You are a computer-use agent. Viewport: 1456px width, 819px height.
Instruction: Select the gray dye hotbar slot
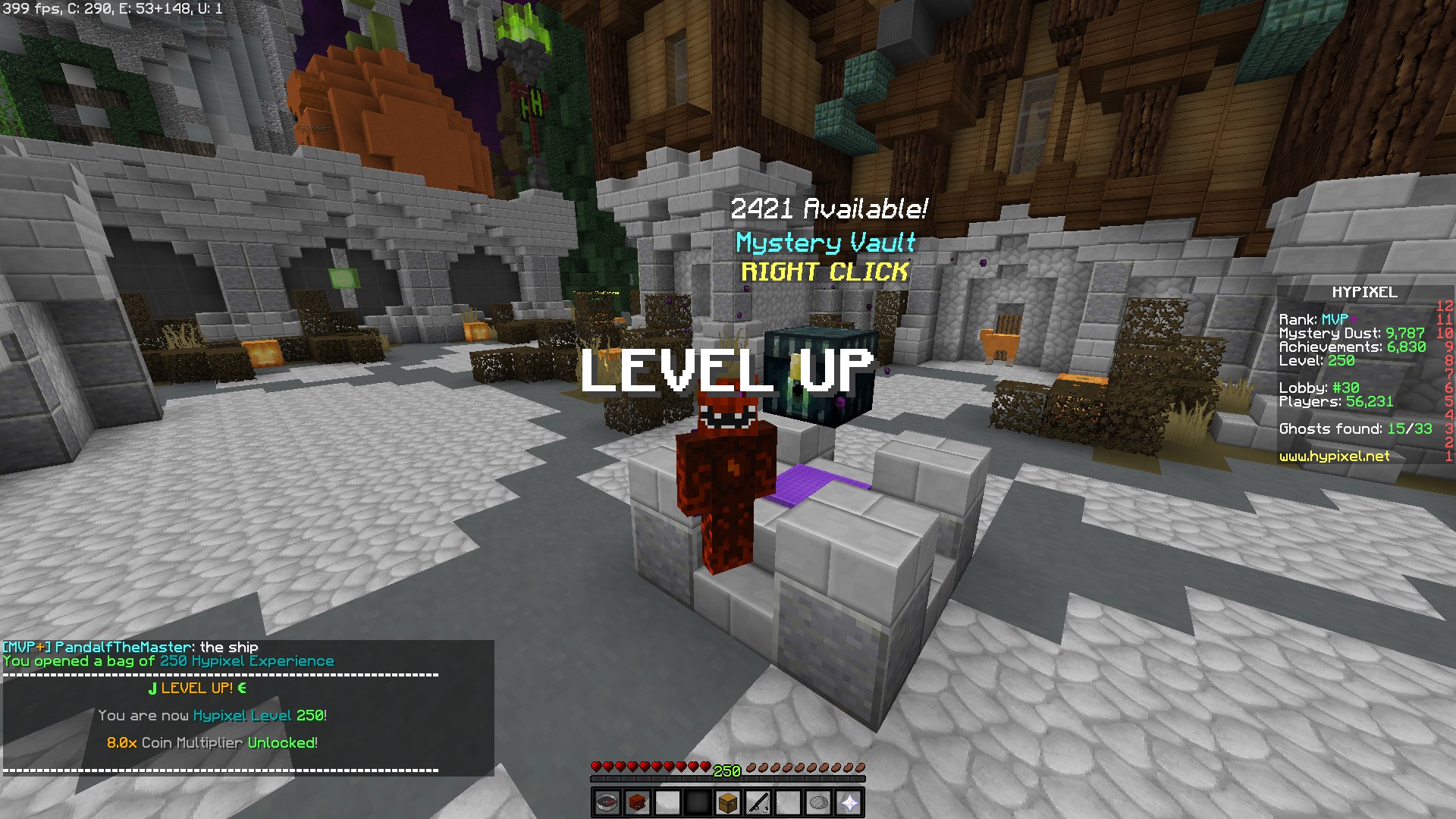coord(819,802)
